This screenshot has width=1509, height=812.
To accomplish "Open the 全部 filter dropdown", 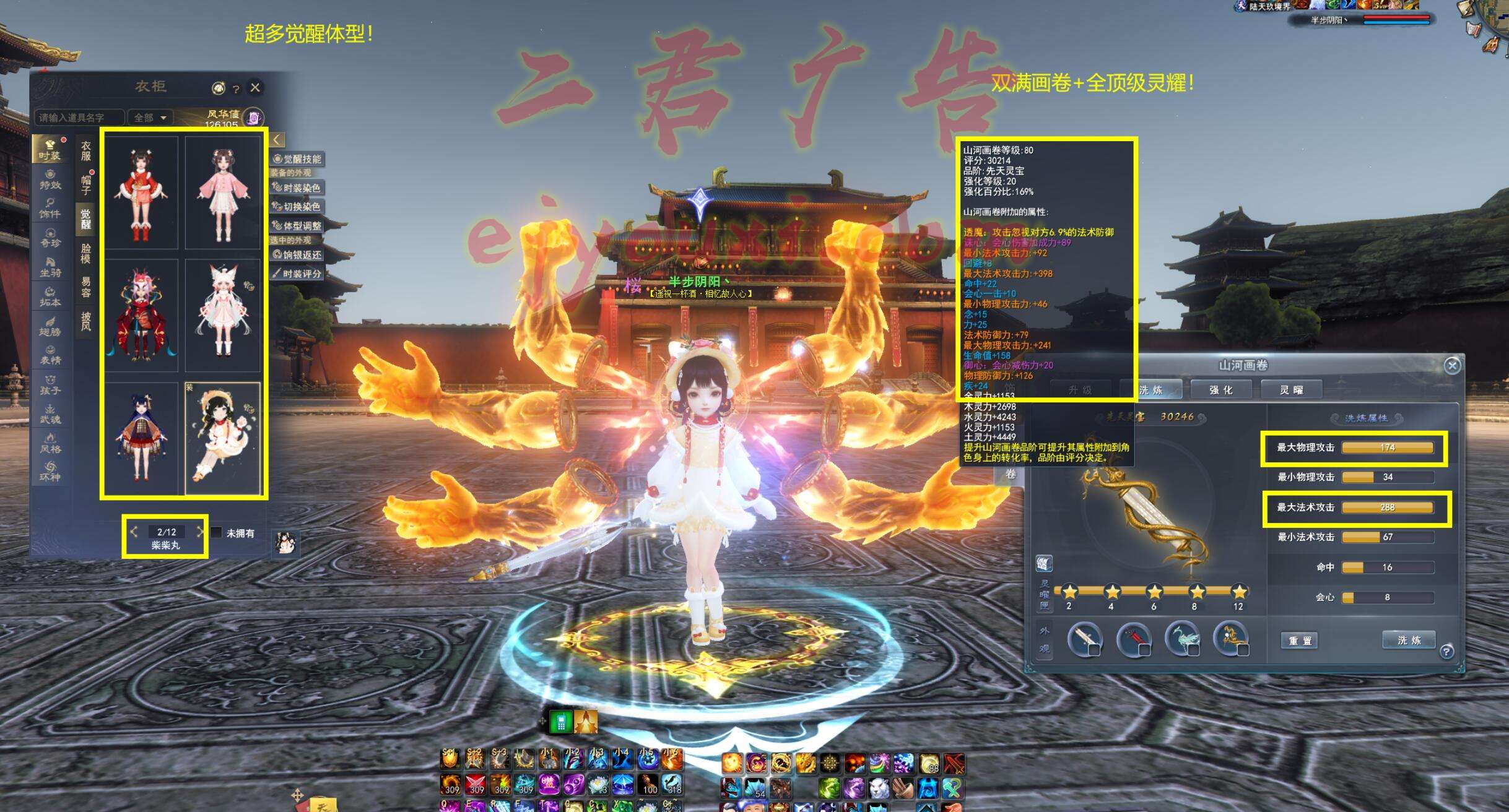I will pos(150,118).
